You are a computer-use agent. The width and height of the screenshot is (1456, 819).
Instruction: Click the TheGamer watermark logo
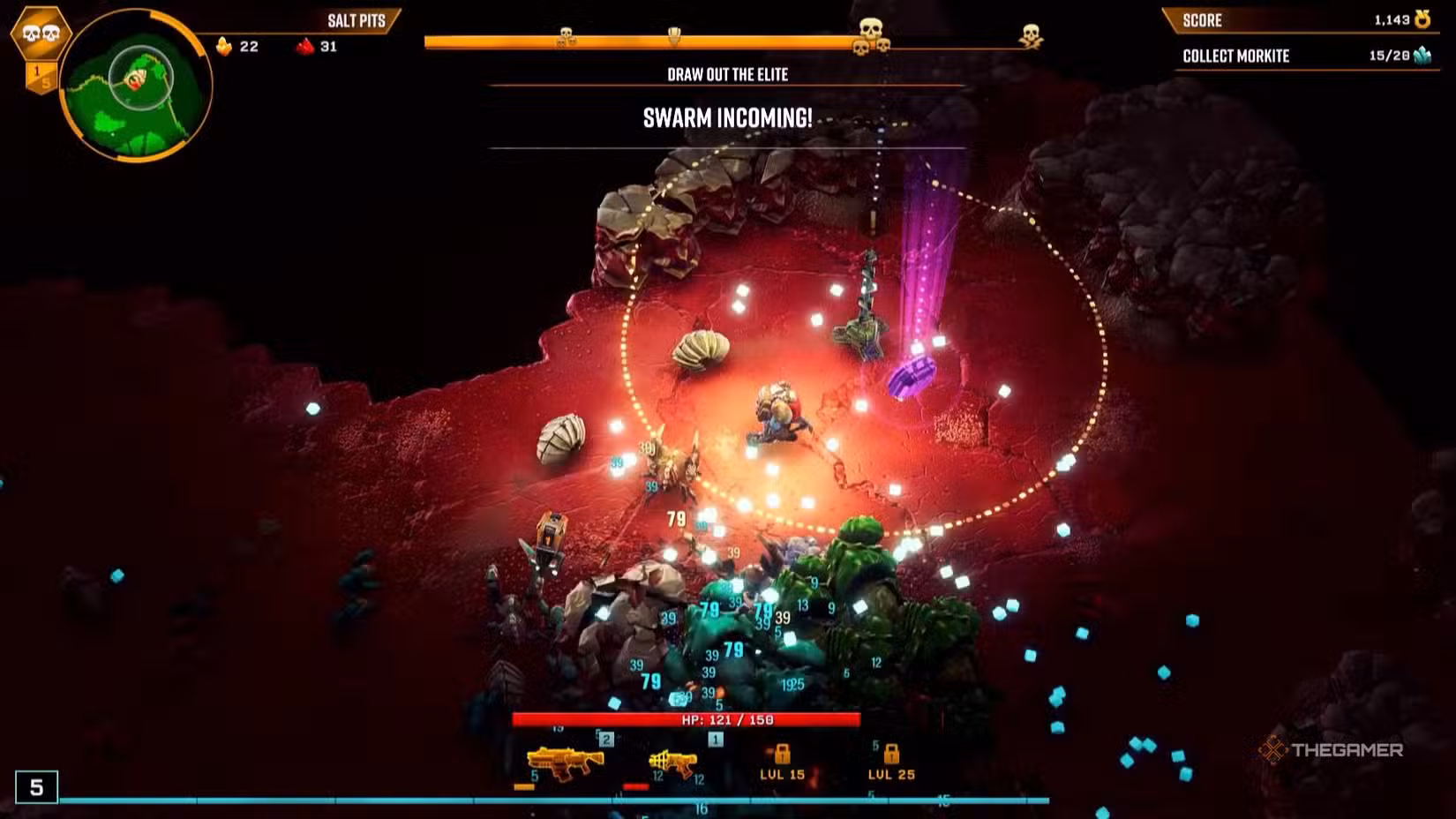(x=1331, y=750)
